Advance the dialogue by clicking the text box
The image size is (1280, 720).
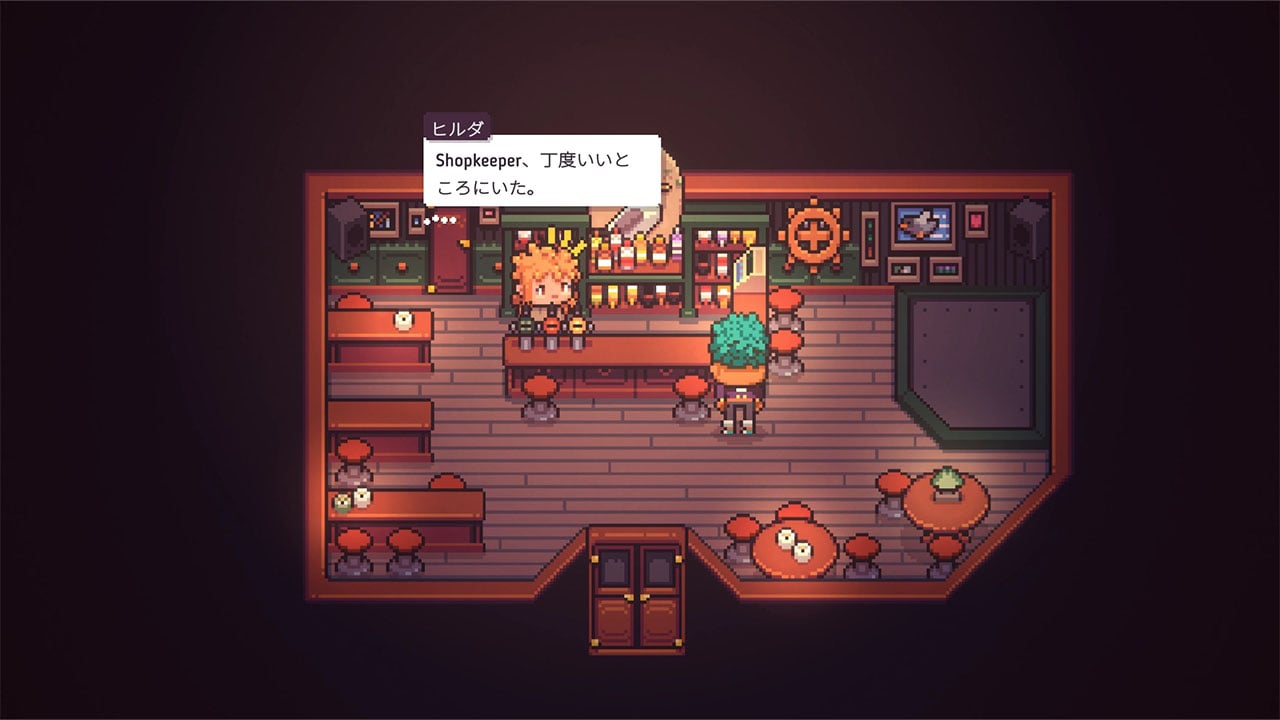click(x=545, y=170)
